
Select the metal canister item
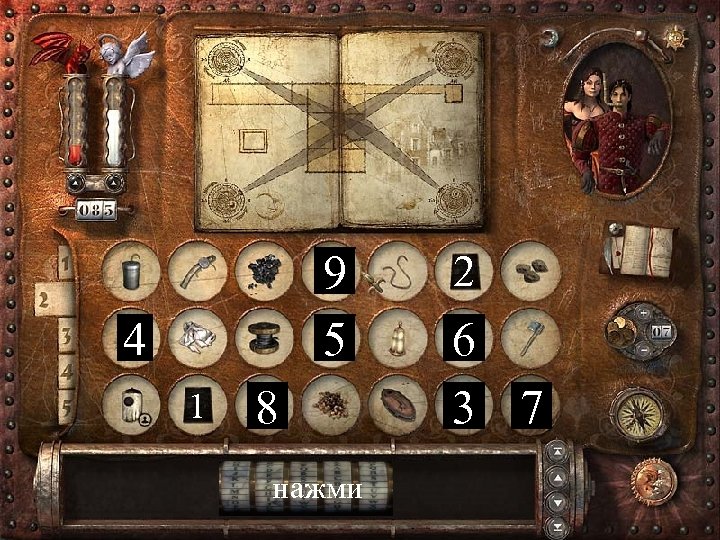tap(133, 268)
